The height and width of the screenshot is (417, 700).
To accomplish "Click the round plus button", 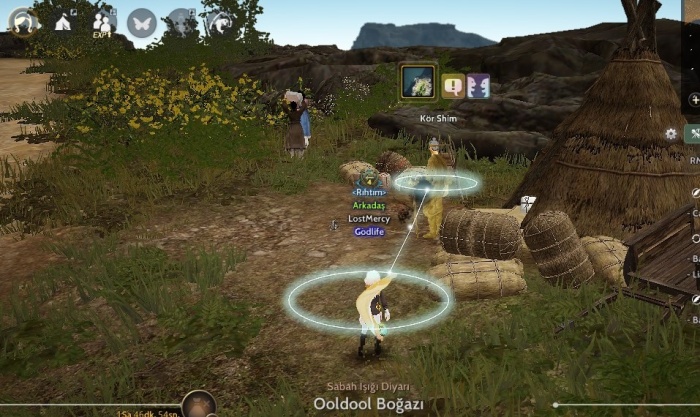I will (x=695, y=100).
